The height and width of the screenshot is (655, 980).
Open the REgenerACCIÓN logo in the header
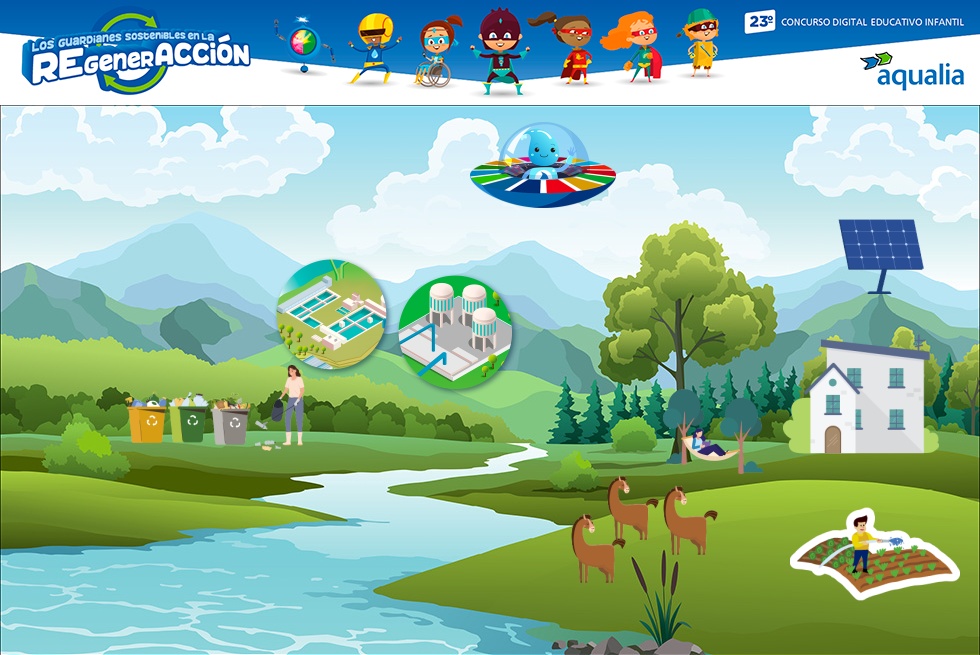click(x=137, y=53)
